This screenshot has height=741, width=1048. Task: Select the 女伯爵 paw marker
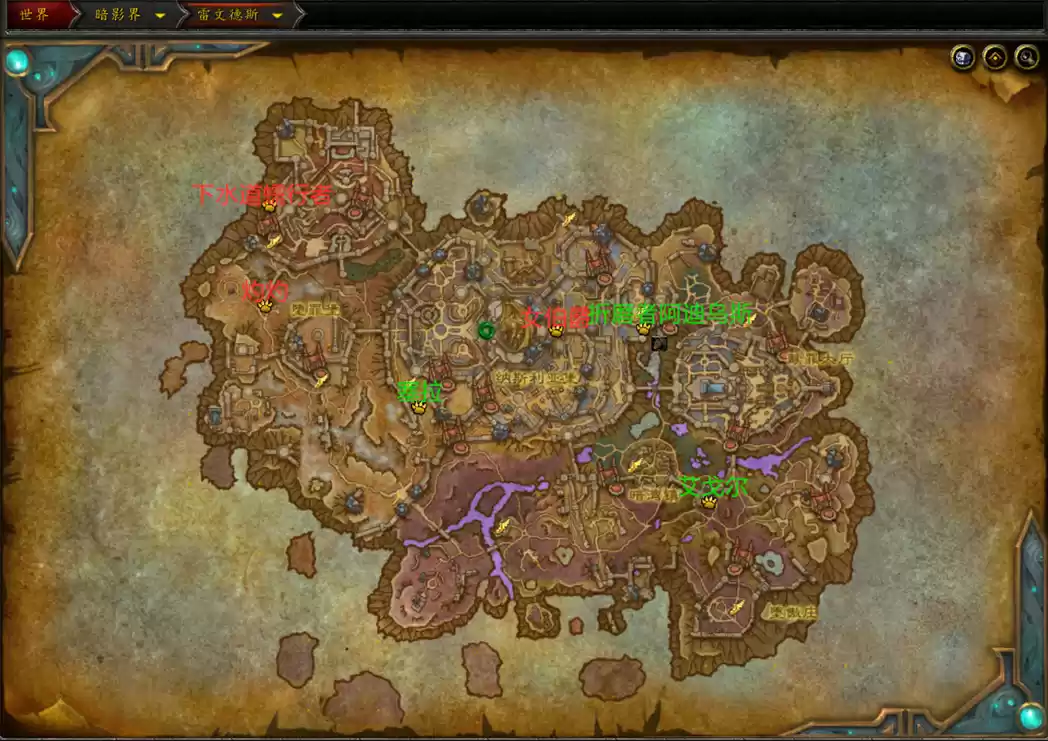[556, 330]
